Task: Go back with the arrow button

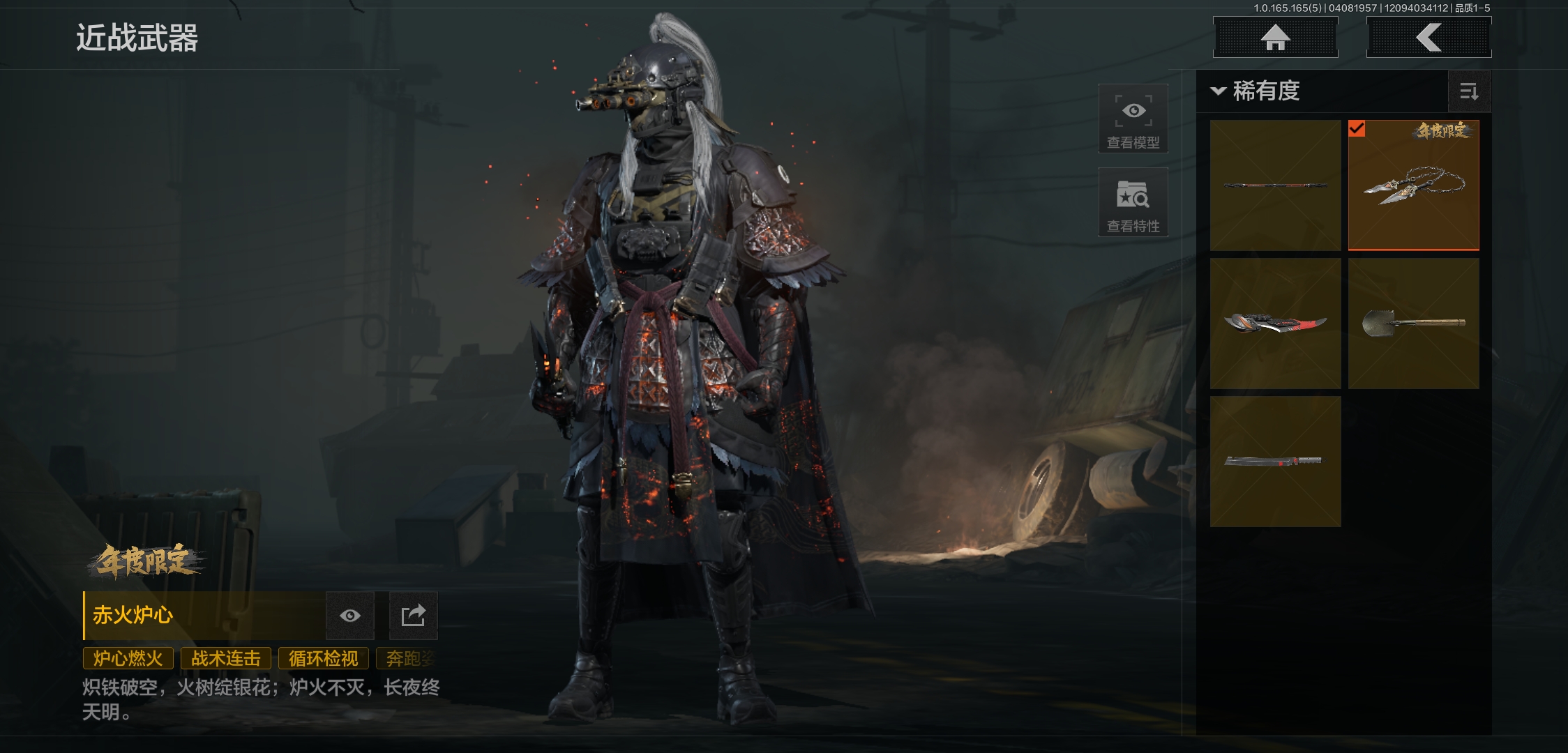Action: pos(1428,38)
